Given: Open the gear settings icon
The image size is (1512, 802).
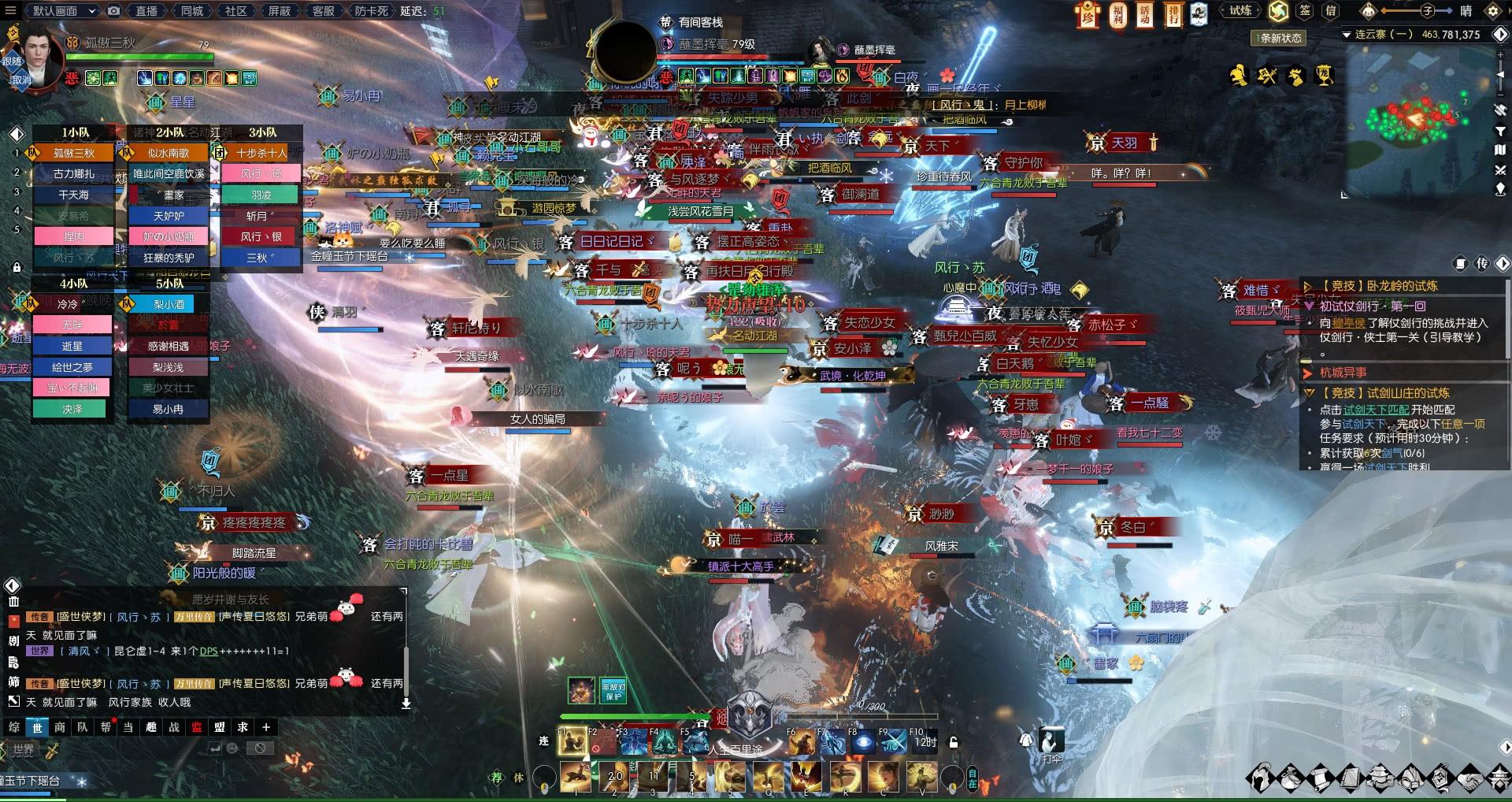Looking at the screenshot, I should (x=1492, y=11).
